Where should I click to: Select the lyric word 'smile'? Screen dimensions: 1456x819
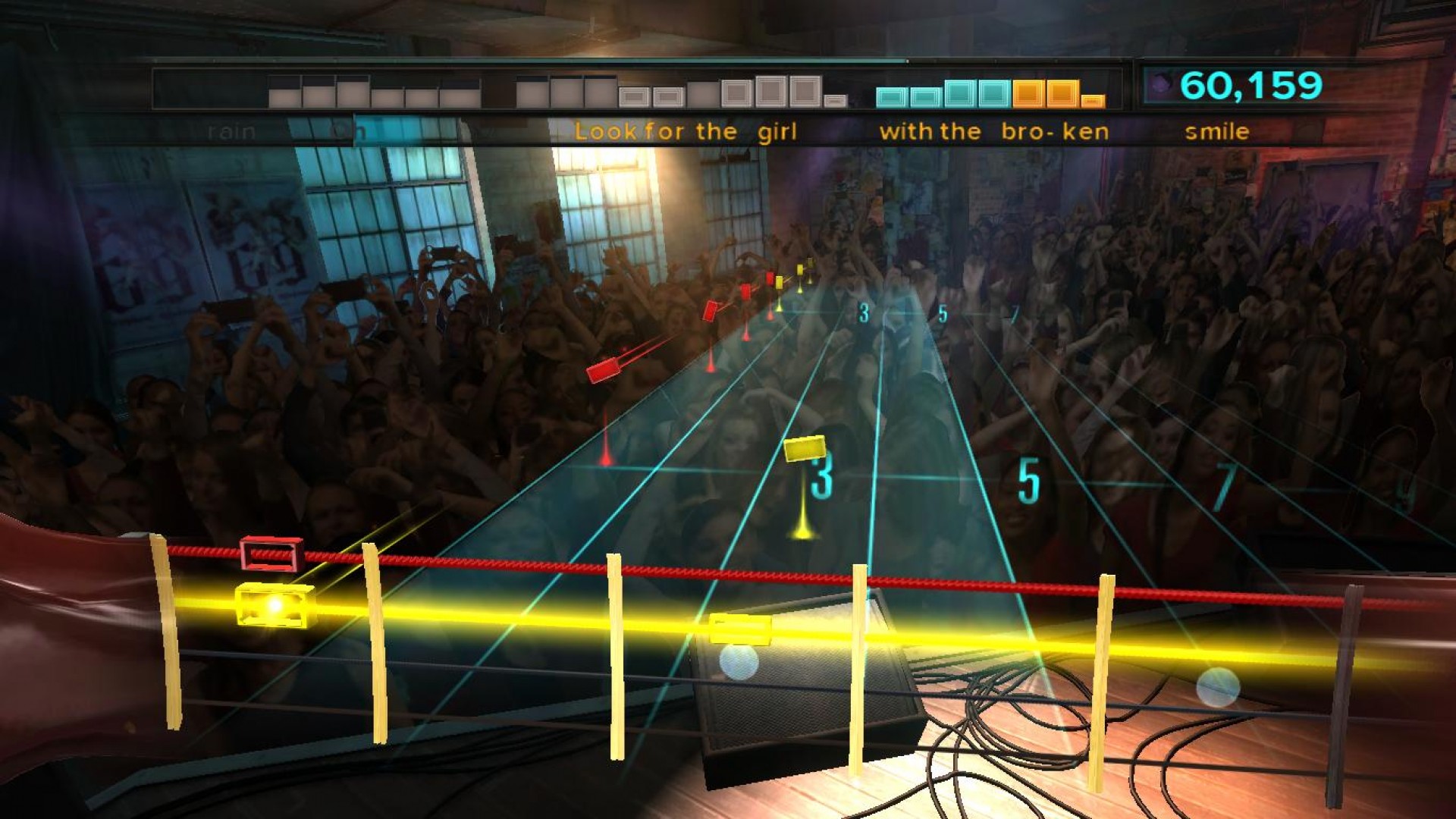1218,131
